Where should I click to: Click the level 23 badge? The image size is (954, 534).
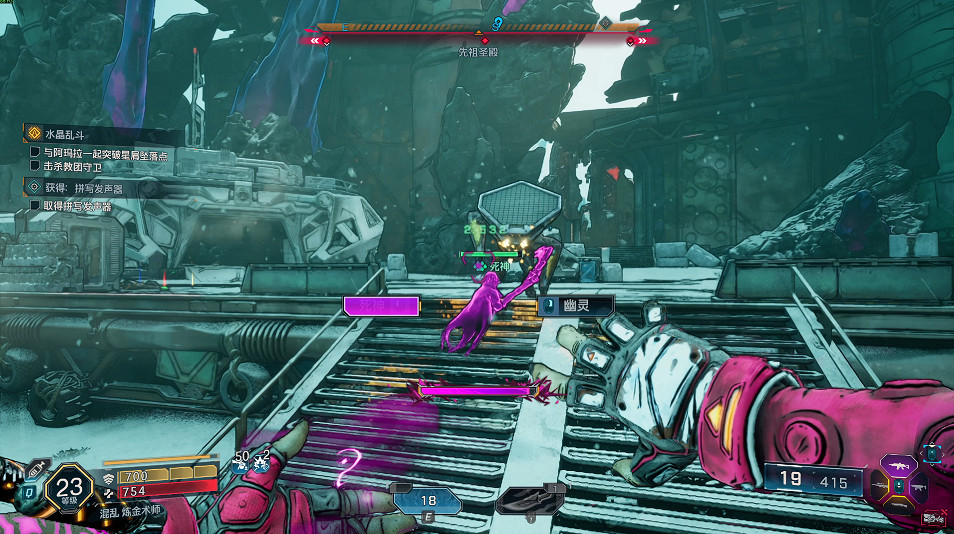pyautogui.click(x=68, y=489)
